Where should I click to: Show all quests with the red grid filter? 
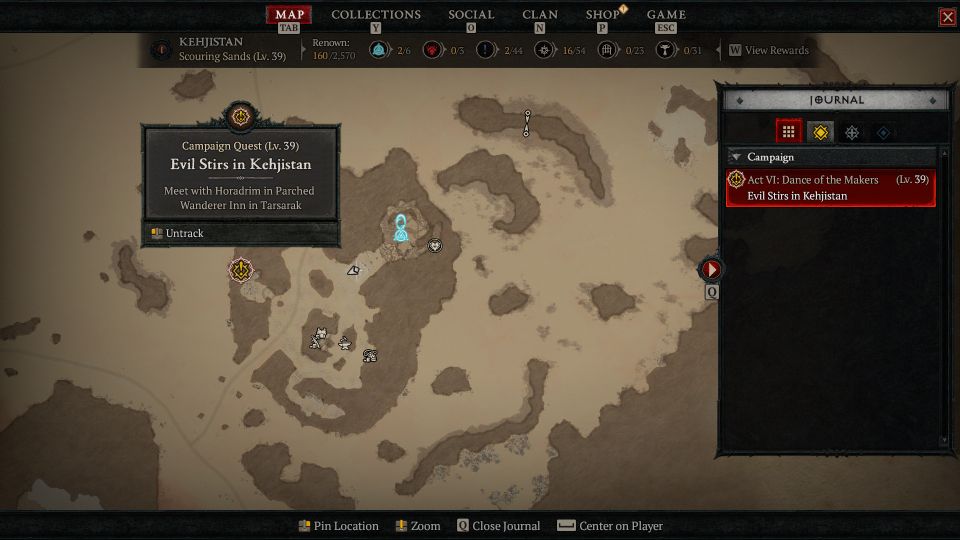coord(788,132)
